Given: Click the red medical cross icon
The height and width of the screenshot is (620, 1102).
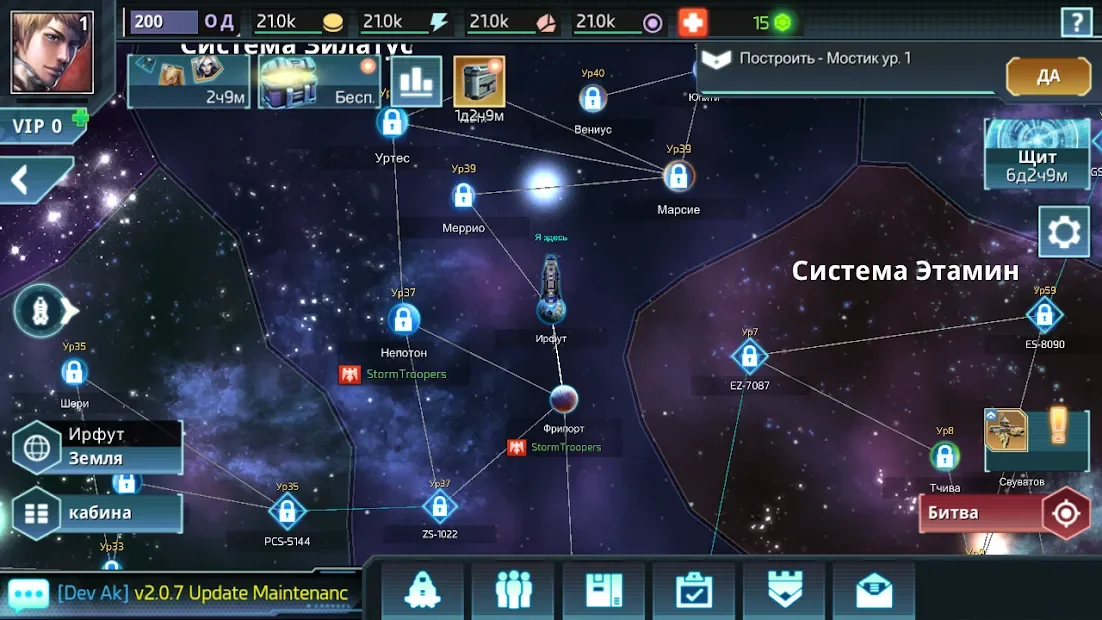Looking at the screenshot, I should pos(692,22).
